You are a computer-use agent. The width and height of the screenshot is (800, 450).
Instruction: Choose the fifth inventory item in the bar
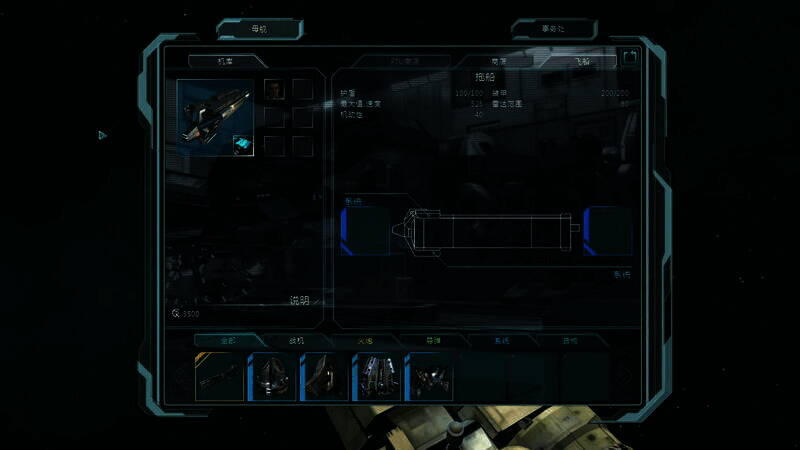pyautogui.click(x=428, y=376)
